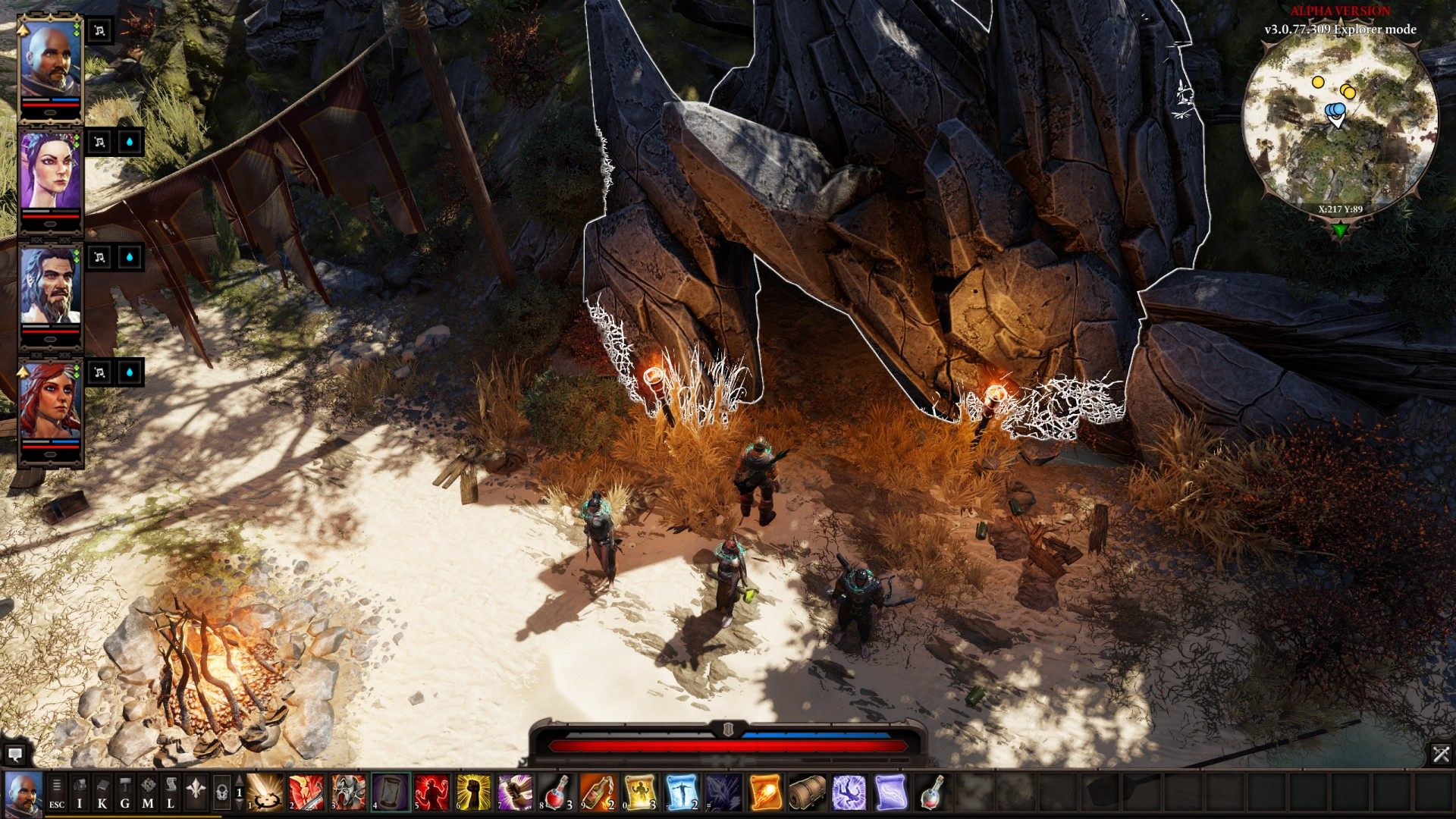Viewport: 1456px width, 819px height.
Task: Click the crossed swords combat button
Action: pyautogui.click(x=1441, y=754)
